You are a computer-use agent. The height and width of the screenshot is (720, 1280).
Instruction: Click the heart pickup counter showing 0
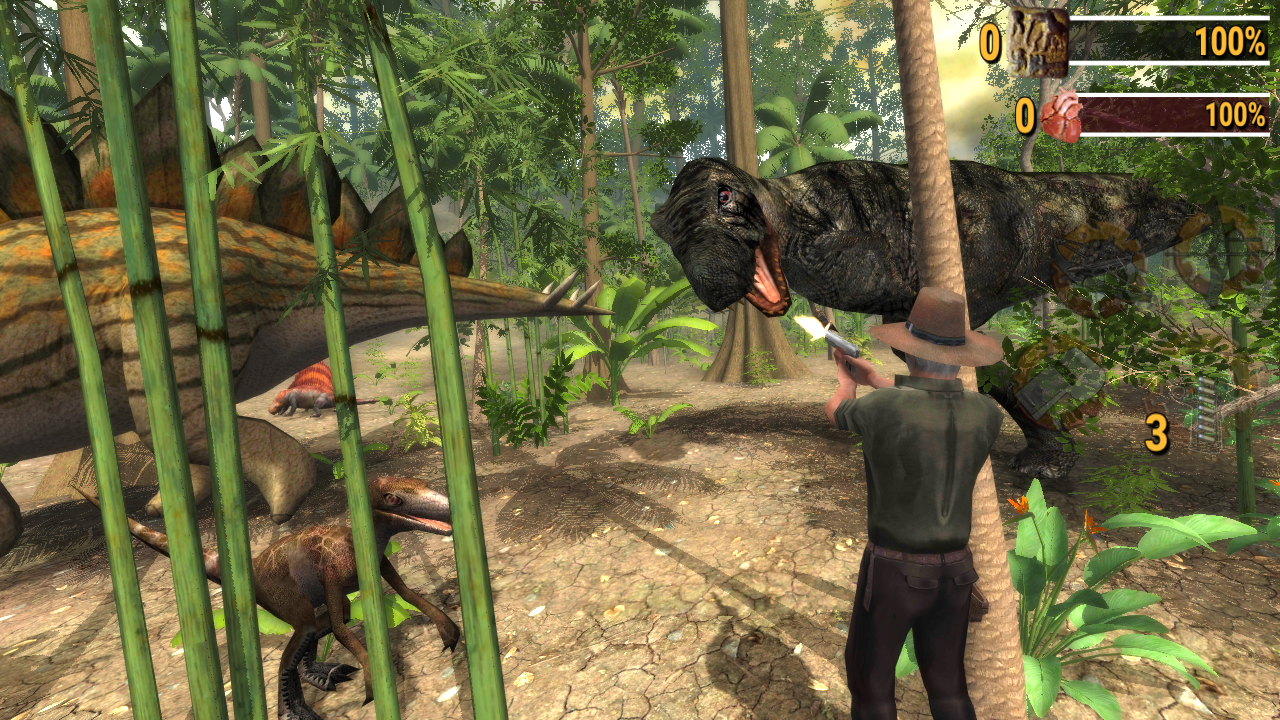[x=1024, y=114]
